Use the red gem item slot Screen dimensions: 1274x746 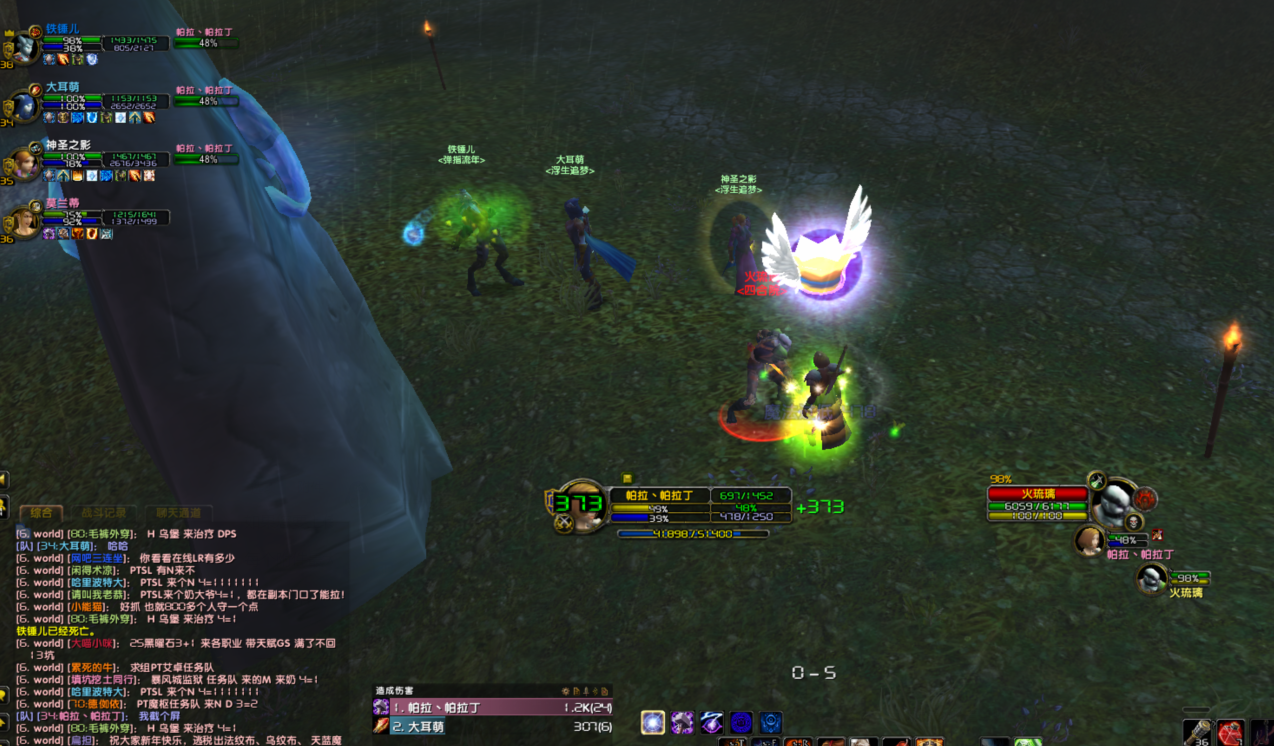[x=1230, y=733]
